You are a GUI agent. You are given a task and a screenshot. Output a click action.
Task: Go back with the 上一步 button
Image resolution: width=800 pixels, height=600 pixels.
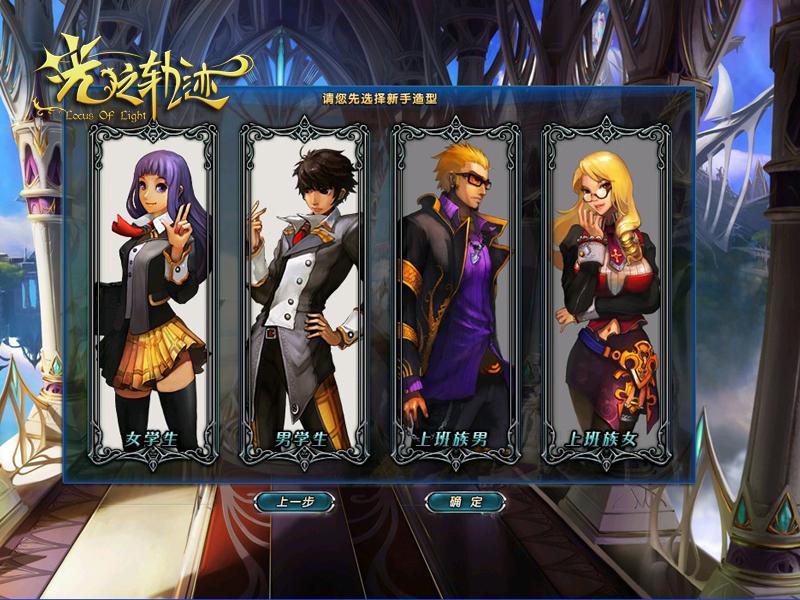(x=294, y=502)
